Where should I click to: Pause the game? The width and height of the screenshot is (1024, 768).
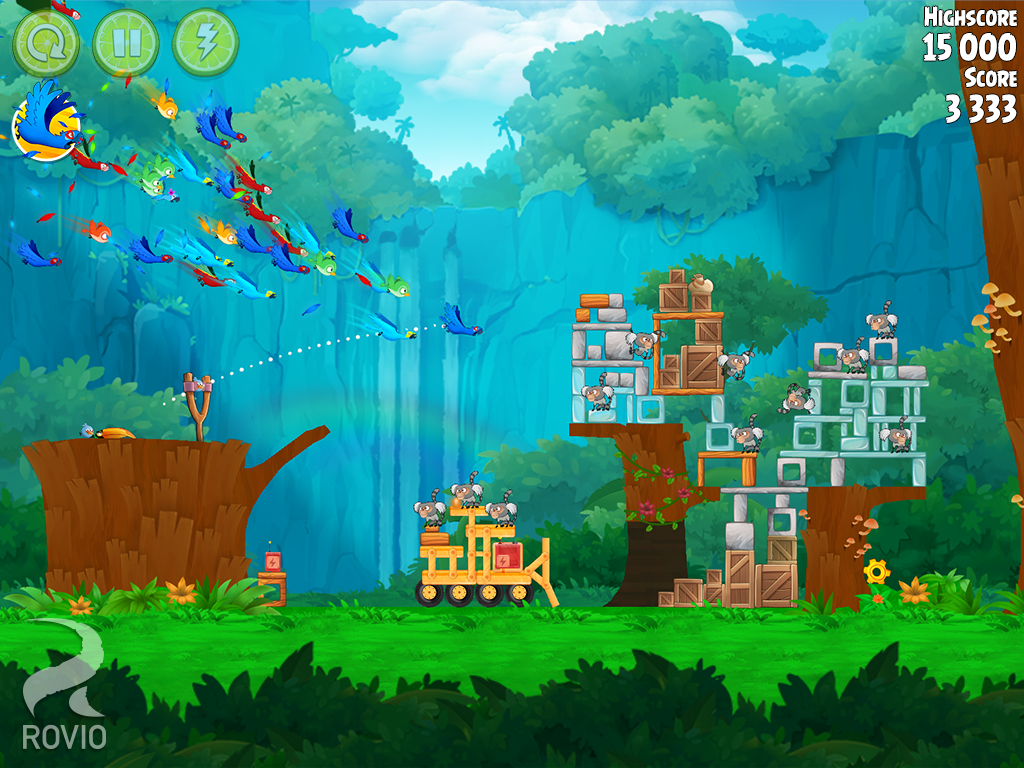(x=125, y=43)
